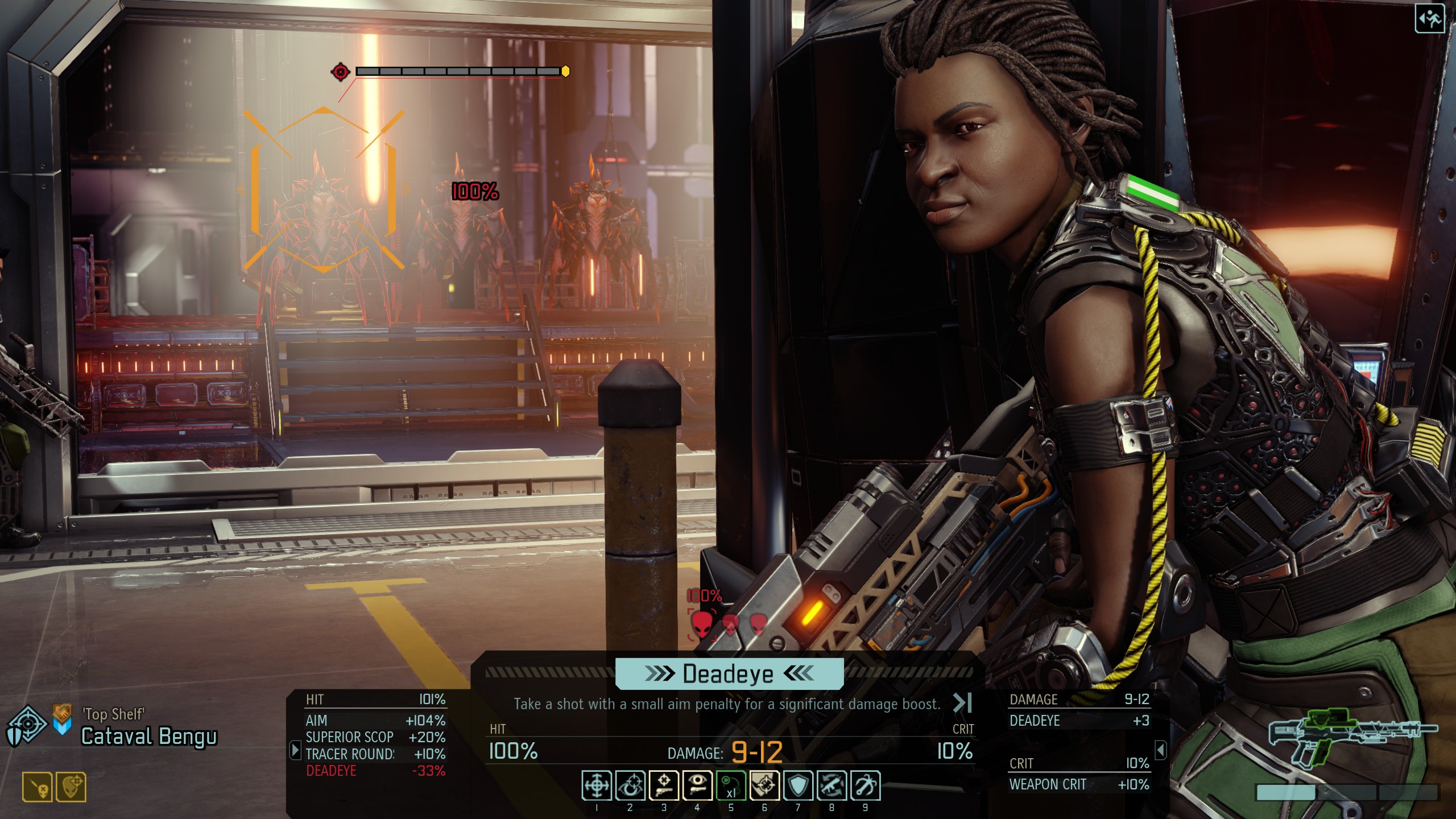Screen dimensions: 1456x819
Task: Collapse the damage breakdown panel arrow
Action: pyautogui.click(x=1161, y=750)
